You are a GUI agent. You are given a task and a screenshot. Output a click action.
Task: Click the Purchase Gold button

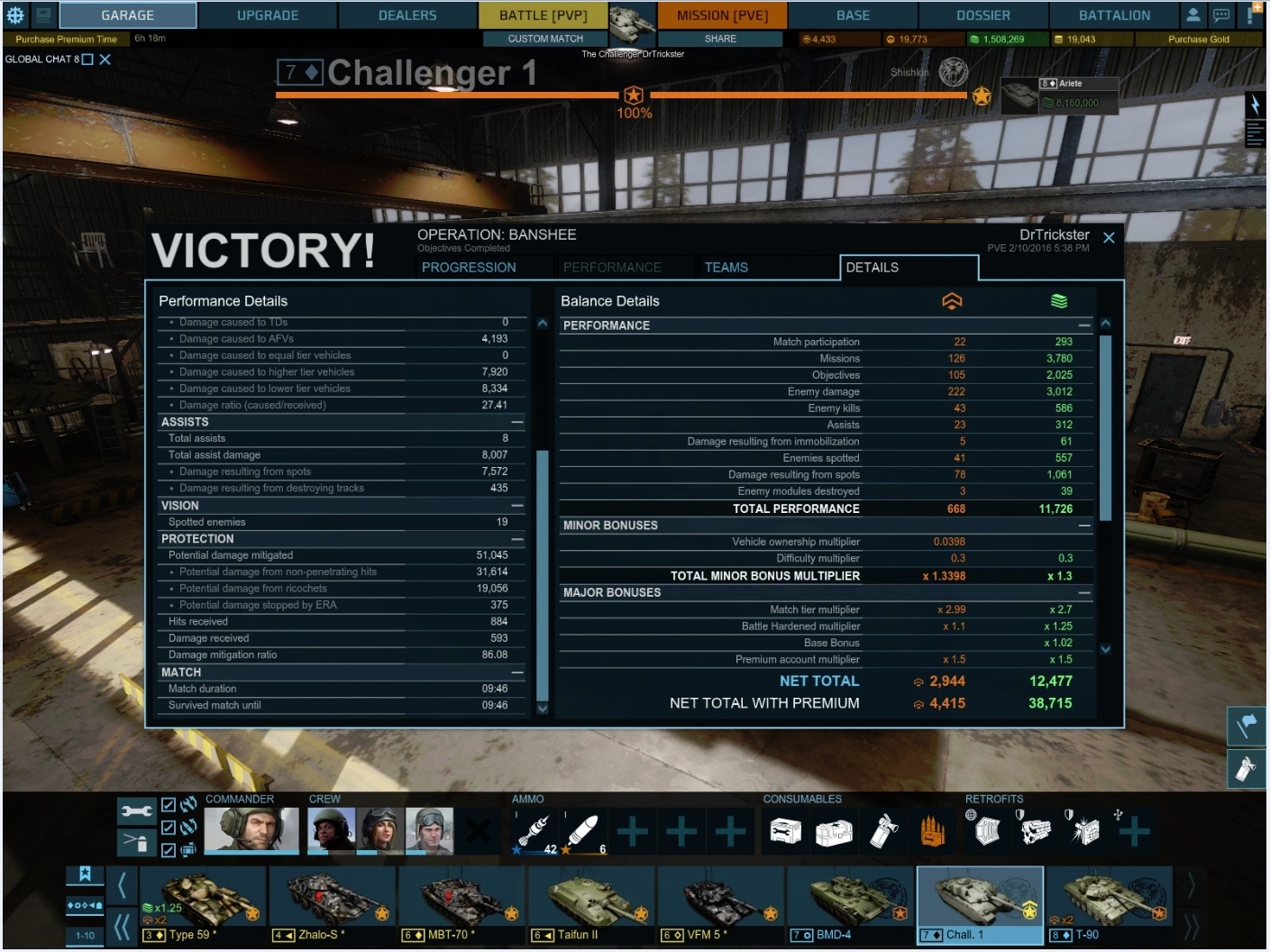tap(1199, 39)
